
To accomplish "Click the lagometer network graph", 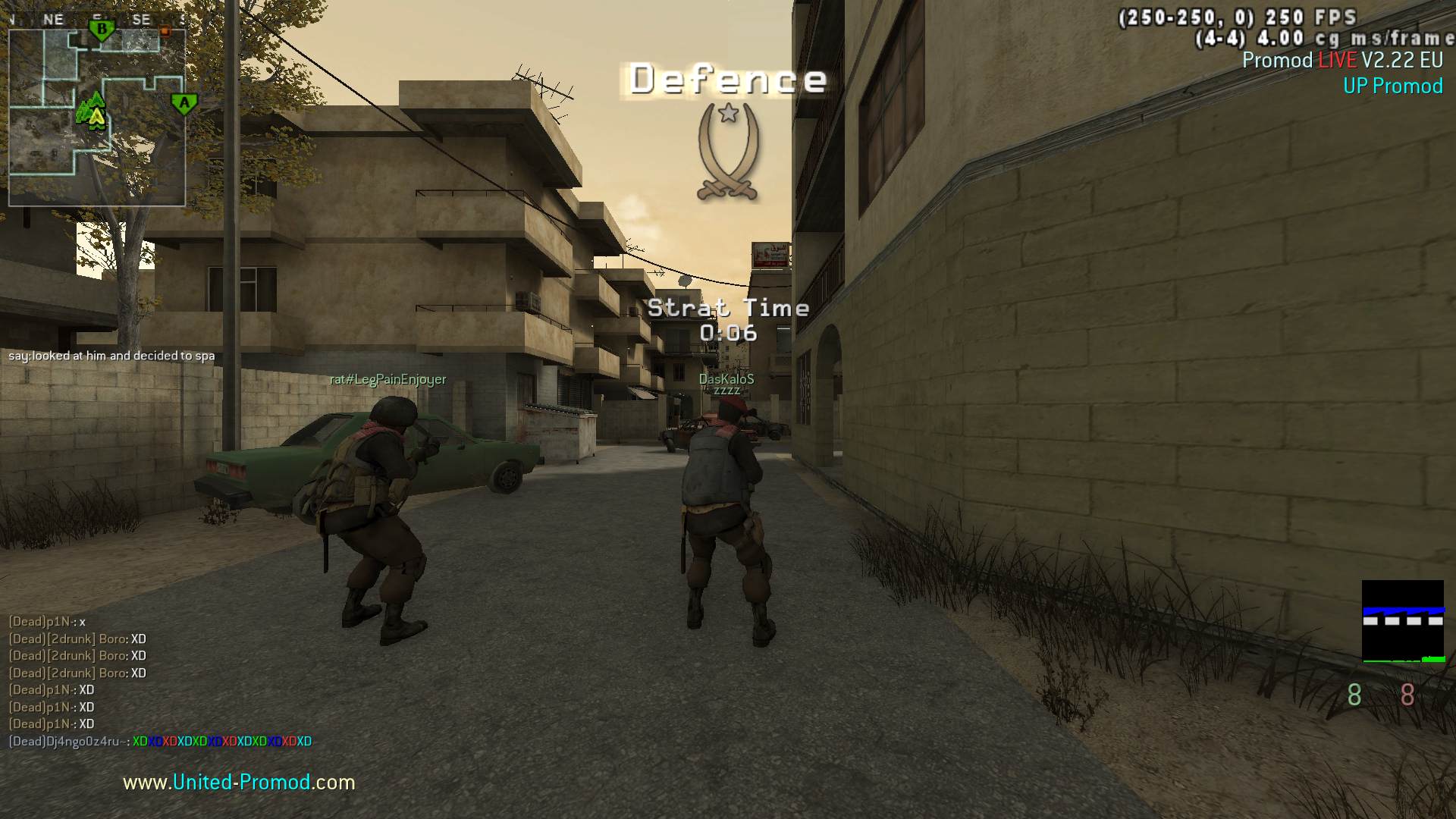I will pos(1402,621).
